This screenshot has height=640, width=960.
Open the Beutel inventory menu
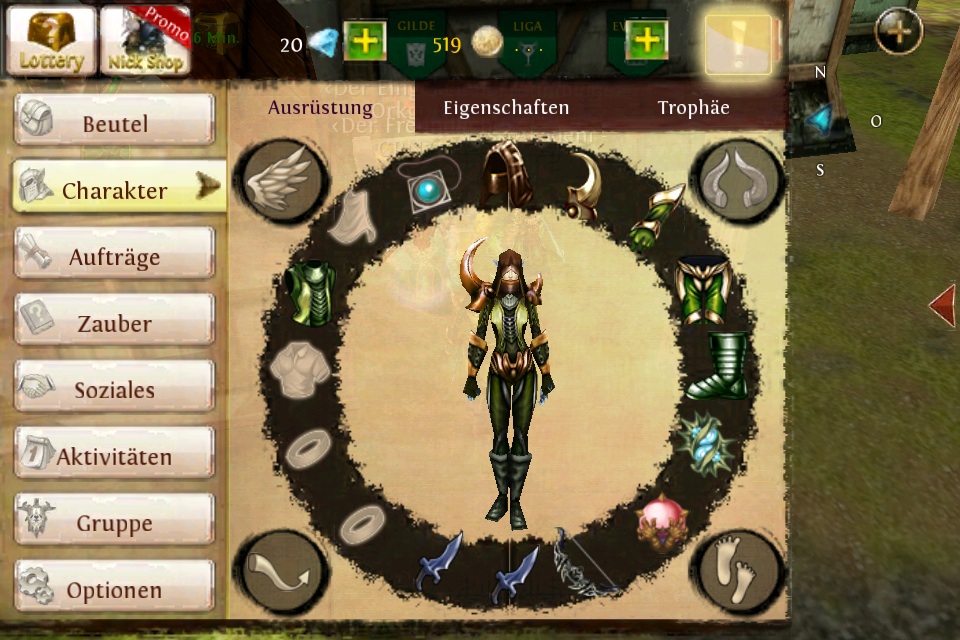(114, 123)
